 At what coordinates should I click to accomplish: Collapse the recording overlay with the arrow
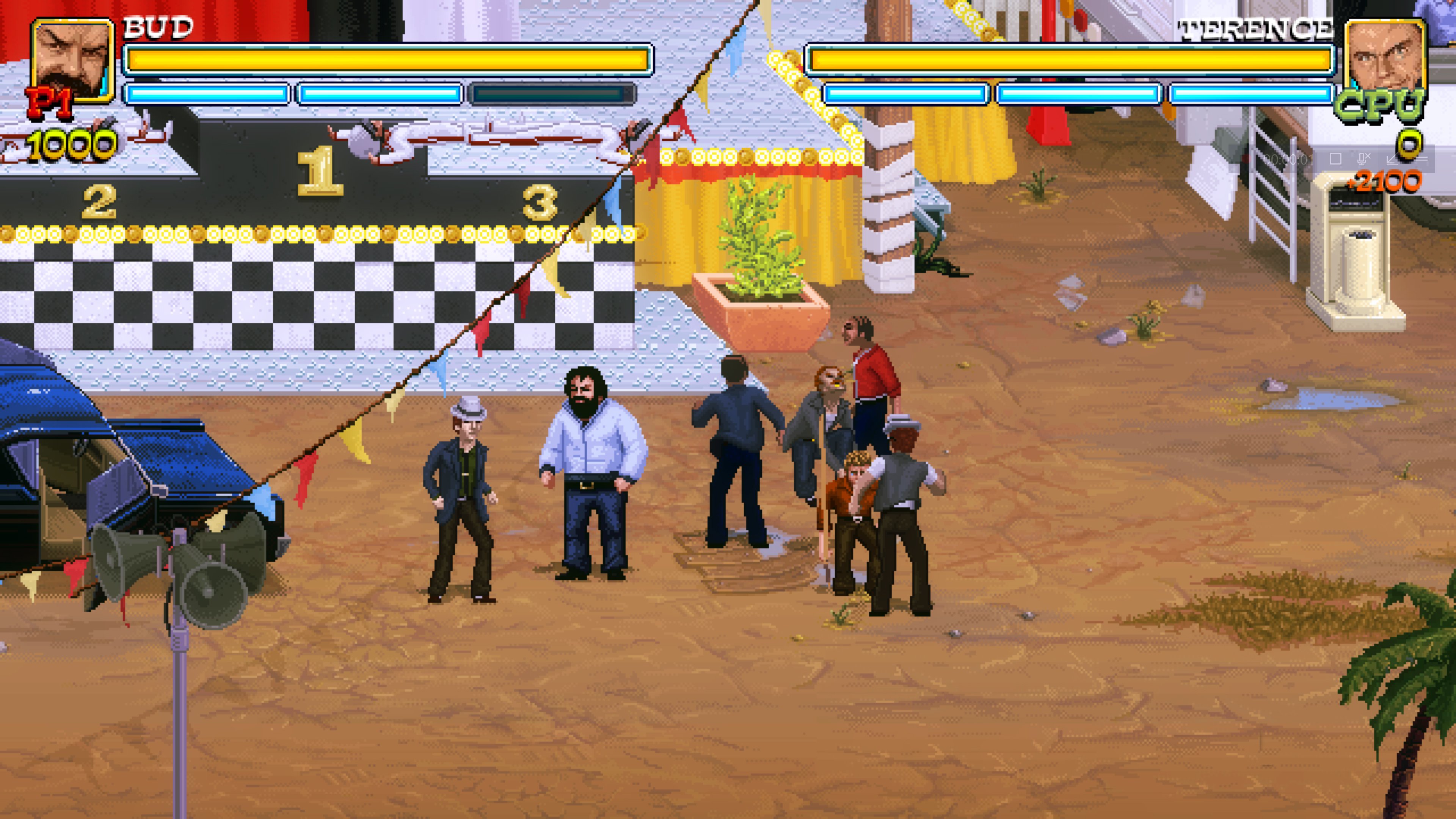(1392, 160)
